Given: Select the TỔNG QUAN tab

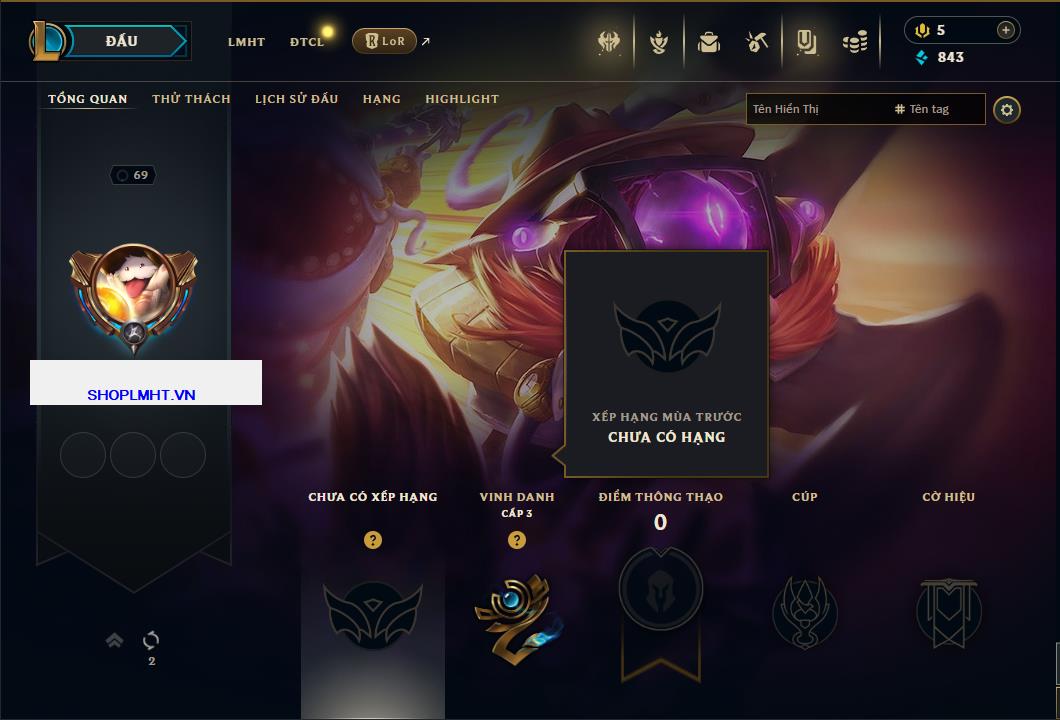Looking at the screenshot, I should click(x=88, y=99).
